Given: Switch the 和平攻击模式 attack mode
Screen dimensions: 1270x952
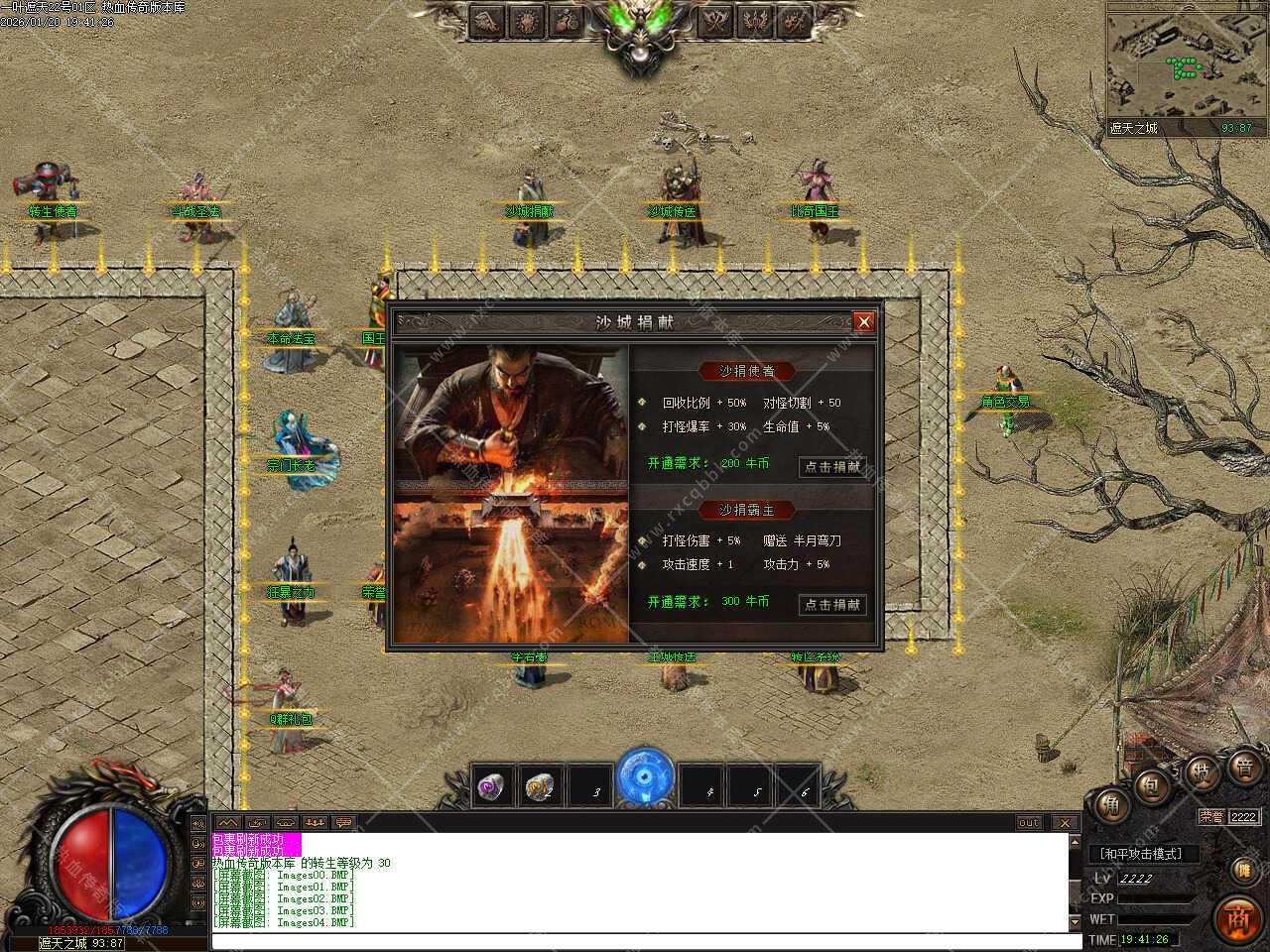Looking at the screenshot, I should 1143,854.
